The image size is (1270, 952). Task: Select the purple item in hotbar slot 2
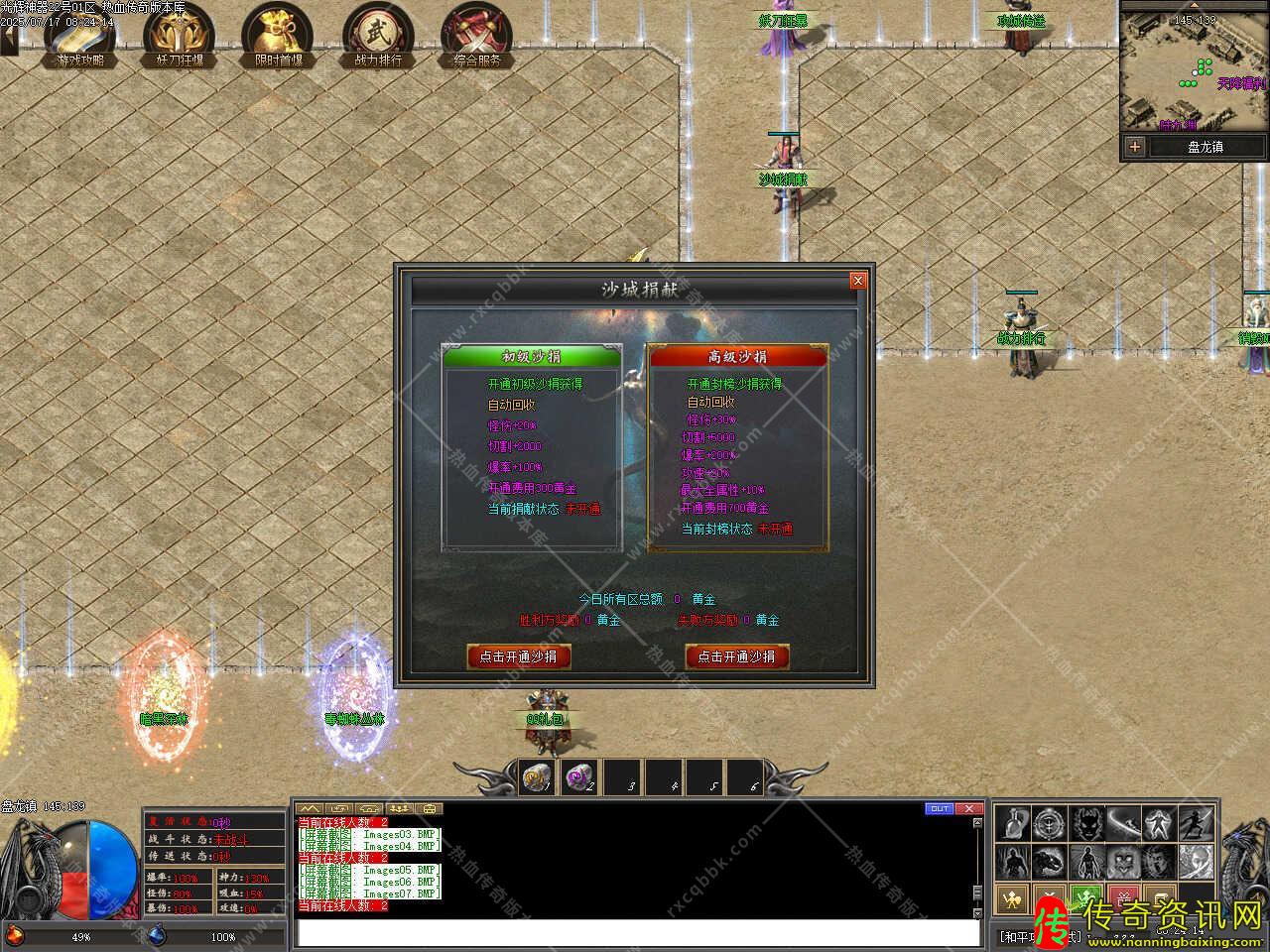click(x=580, y=778)
